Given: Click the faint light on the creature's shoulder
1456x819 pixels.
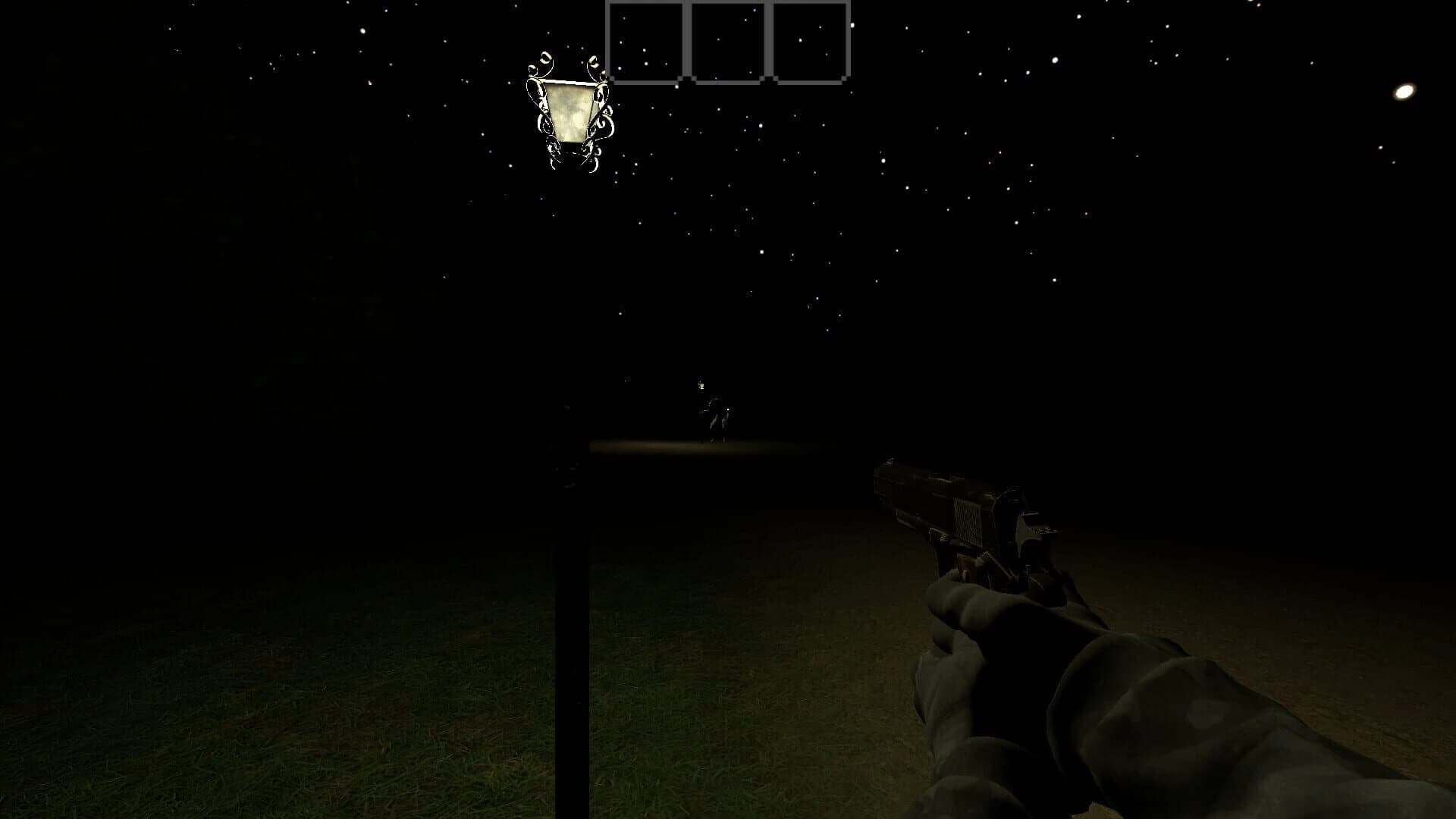Looking at the screenshot, I should (x=727, y=409).
